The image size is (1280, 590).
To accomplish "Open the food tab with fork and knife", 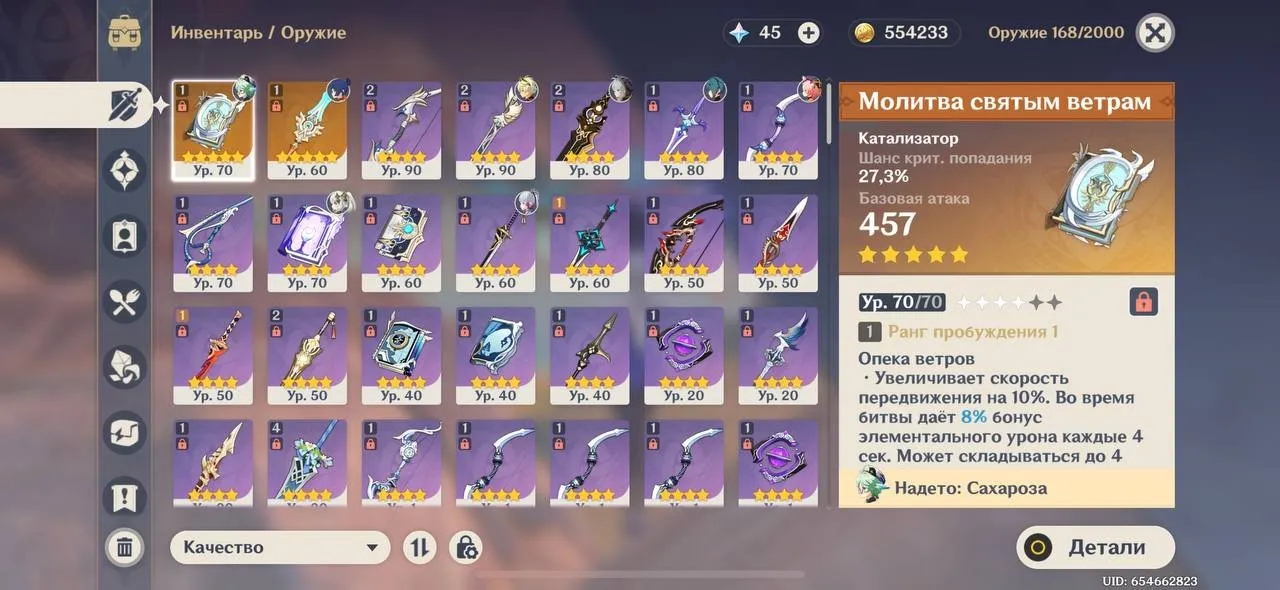I will click(x=125, y=302).
